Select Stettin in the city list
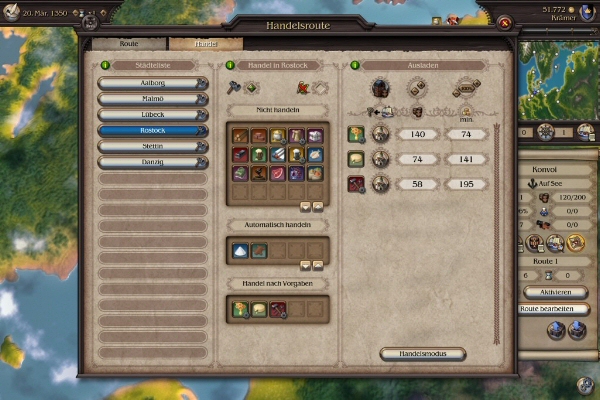600x400 pixels. pyautogui.click(x=152, y=146)
